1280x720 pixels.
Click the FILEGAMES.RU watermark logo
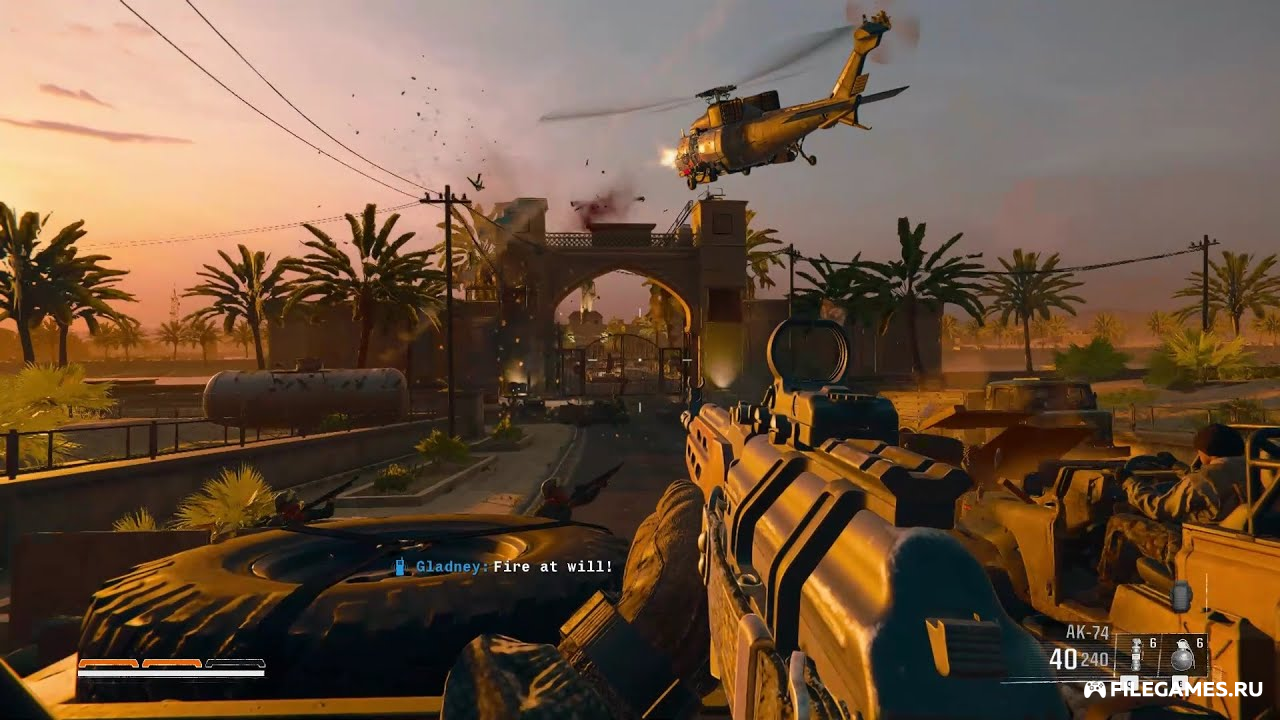pyautogui.click(x=1172, y=689)
